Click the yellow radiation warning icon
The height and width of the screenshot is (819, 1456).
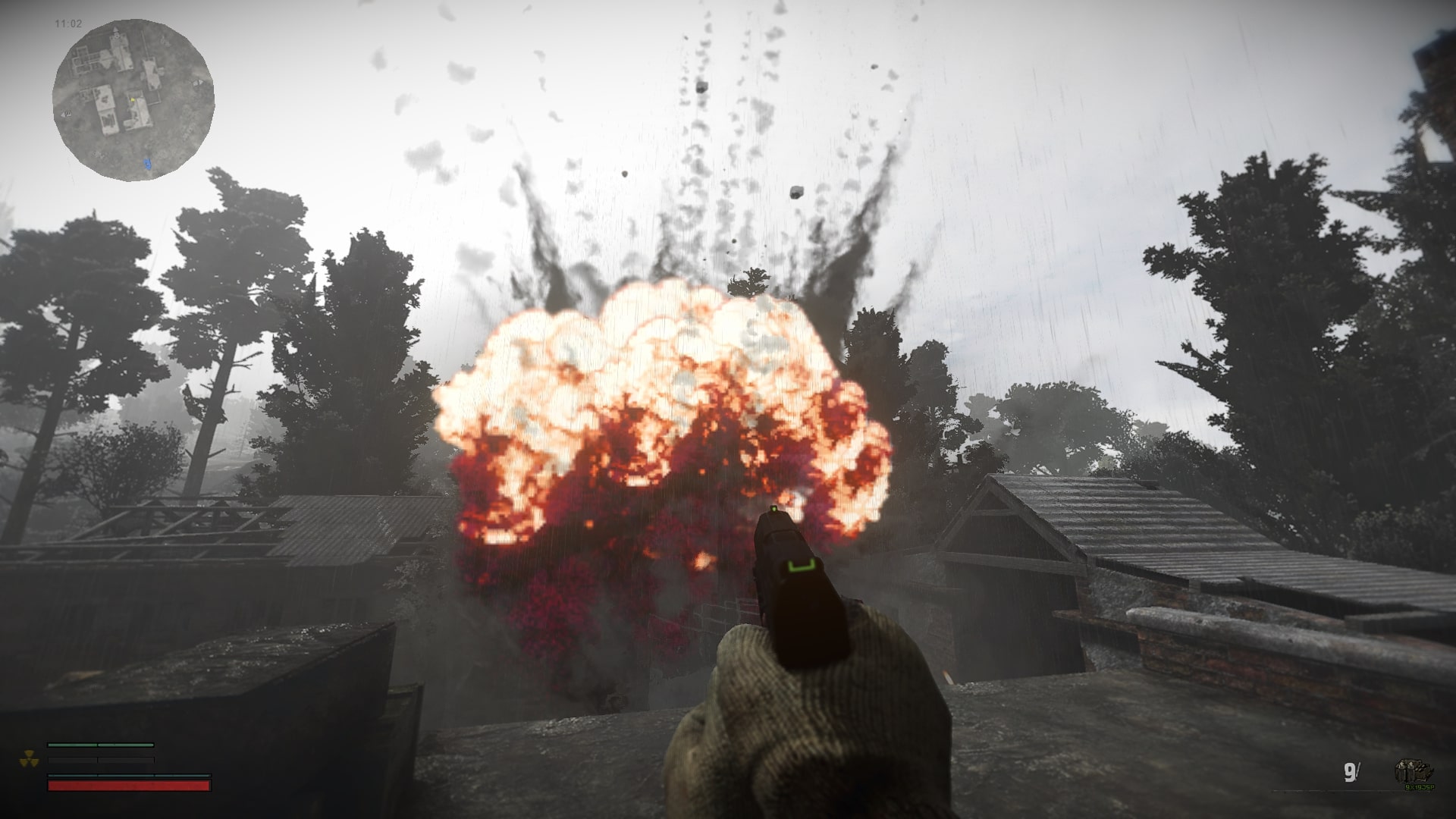(x=29, y=758)
